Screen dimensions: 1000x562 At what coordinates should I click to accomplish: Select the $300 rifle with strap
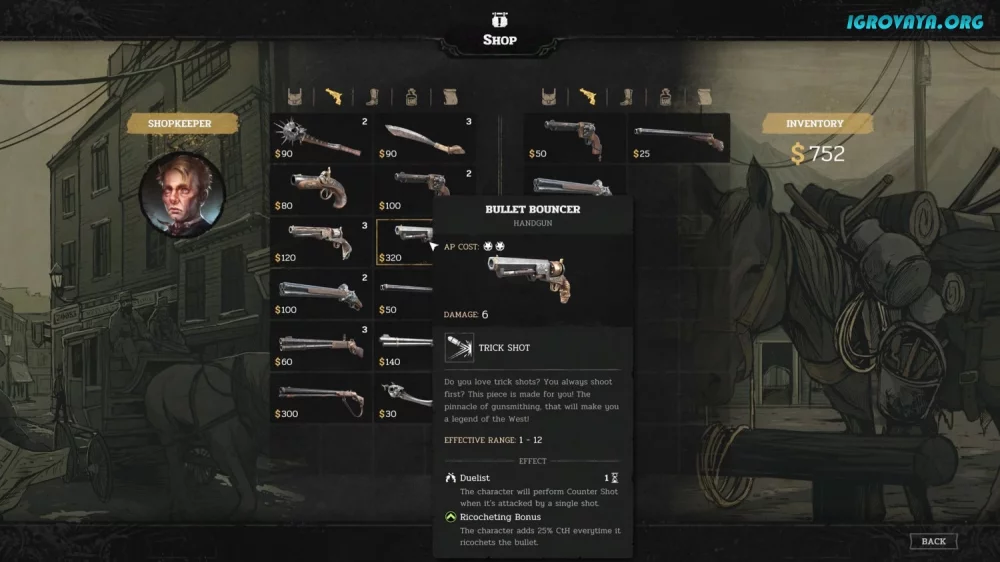pos(322,399)
